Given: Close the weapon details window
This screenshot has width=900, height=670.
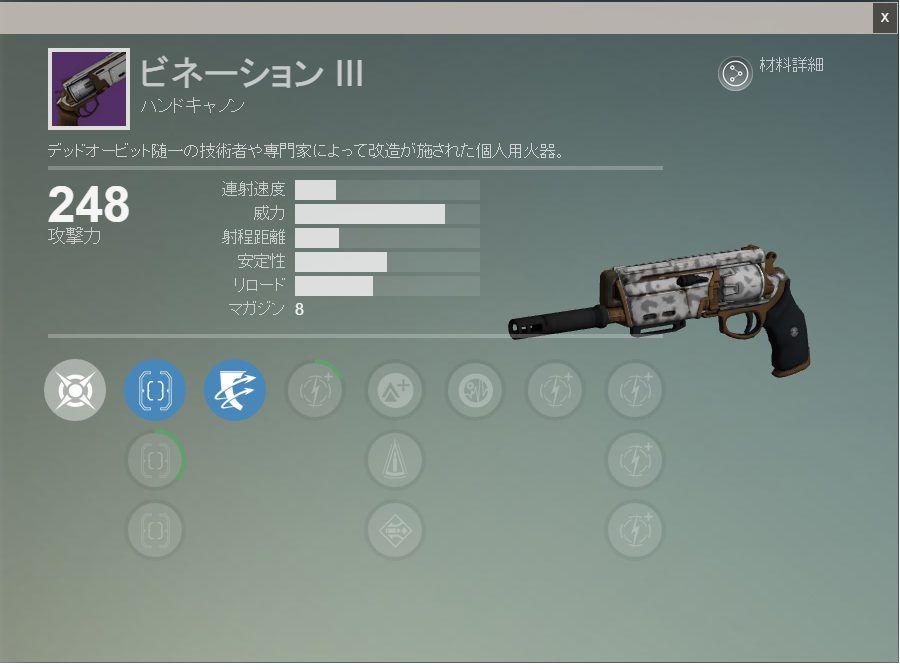Looking at the screenshot, I should (x=884, y=17).
